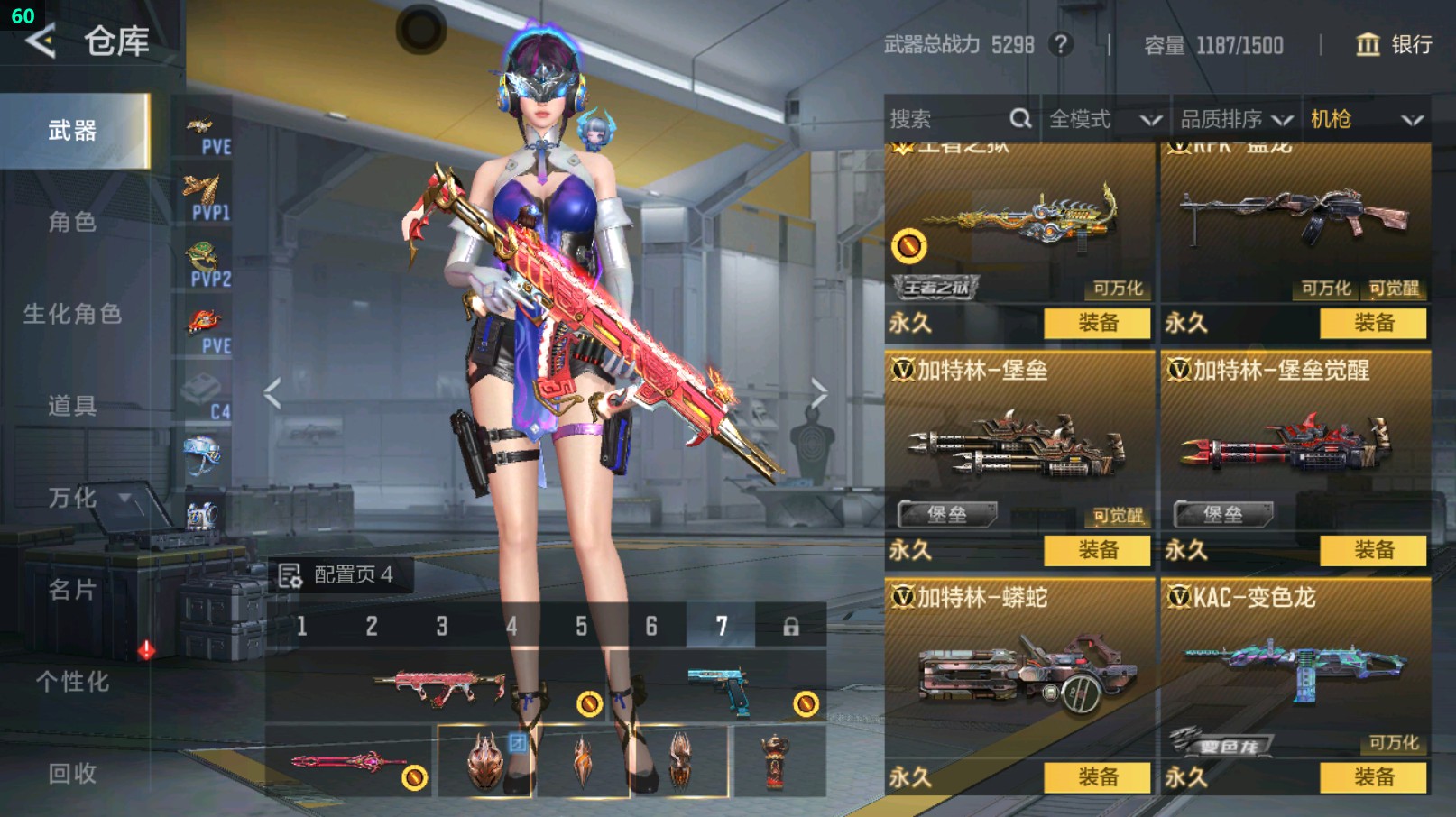Open the 名片 section
Viewport: 1456px width, 817px height.
(x=72, y=590)
